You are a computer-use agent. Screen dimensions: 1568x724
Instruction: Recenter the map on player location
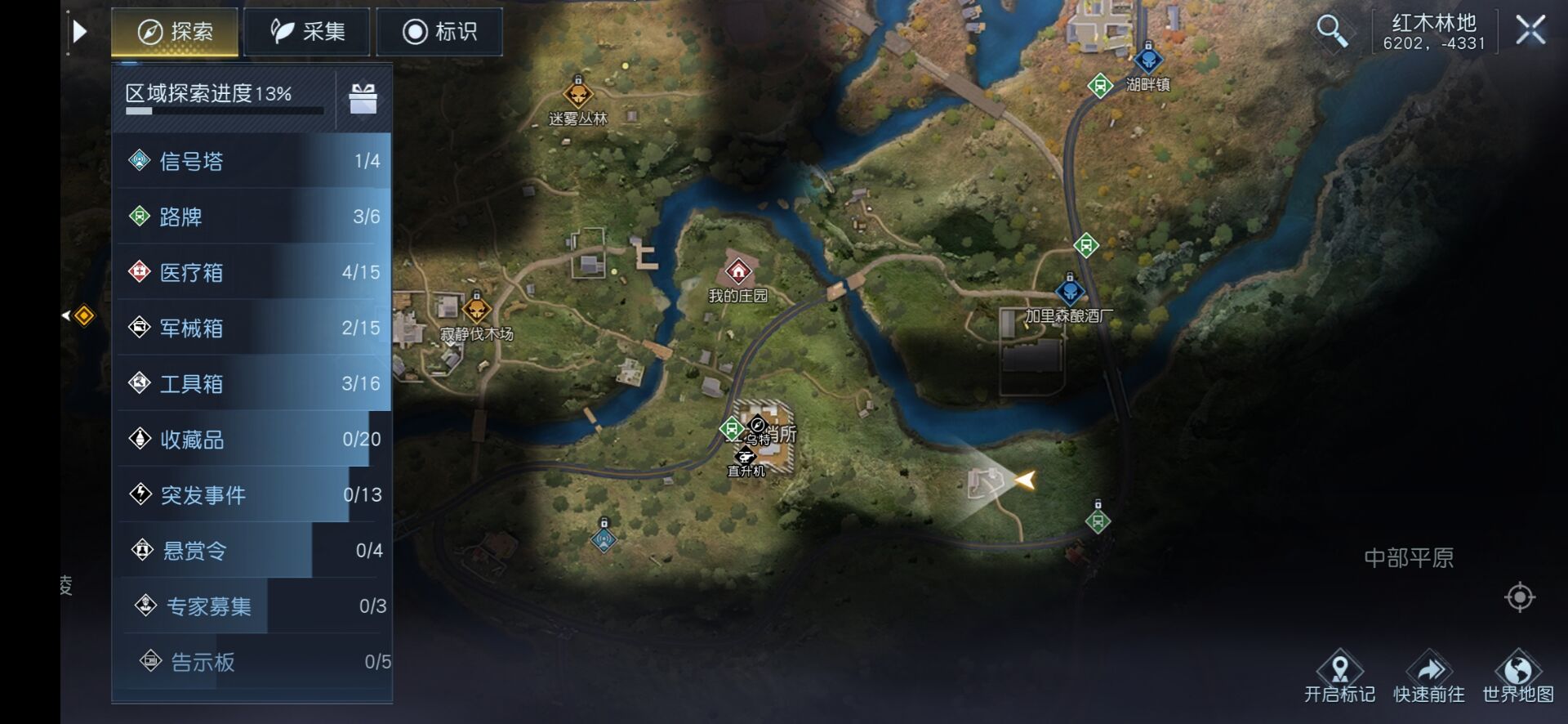[1519, 597]
